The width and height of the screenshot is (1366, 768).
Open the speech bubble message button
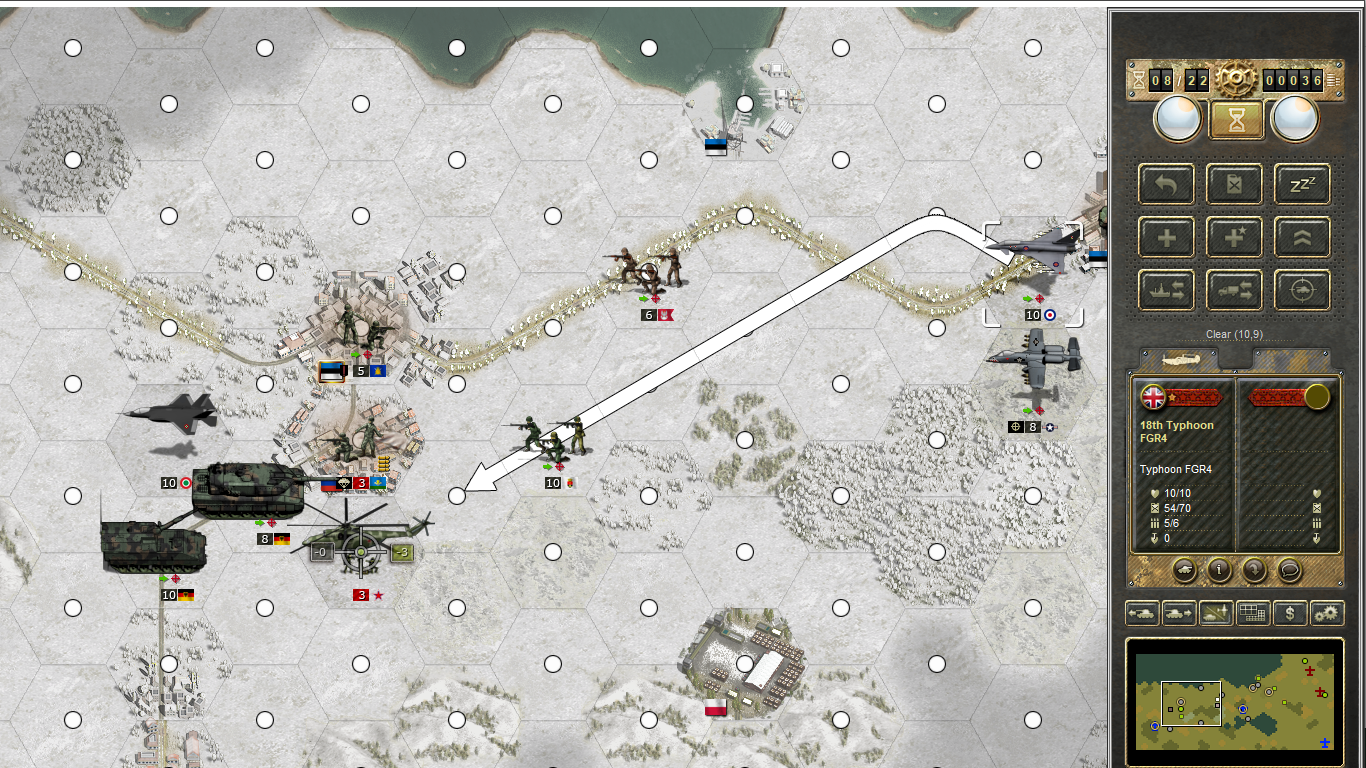(1289, 570)
